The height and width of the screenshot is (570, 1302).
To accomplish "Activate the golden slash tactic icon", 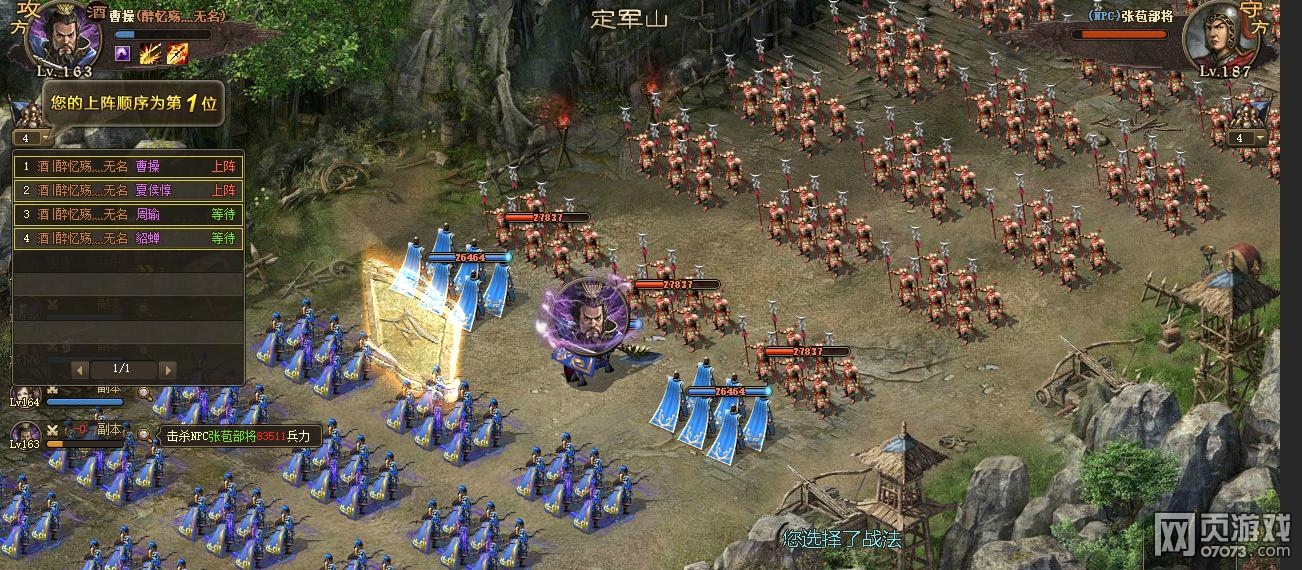I will (x=150, y=53).
